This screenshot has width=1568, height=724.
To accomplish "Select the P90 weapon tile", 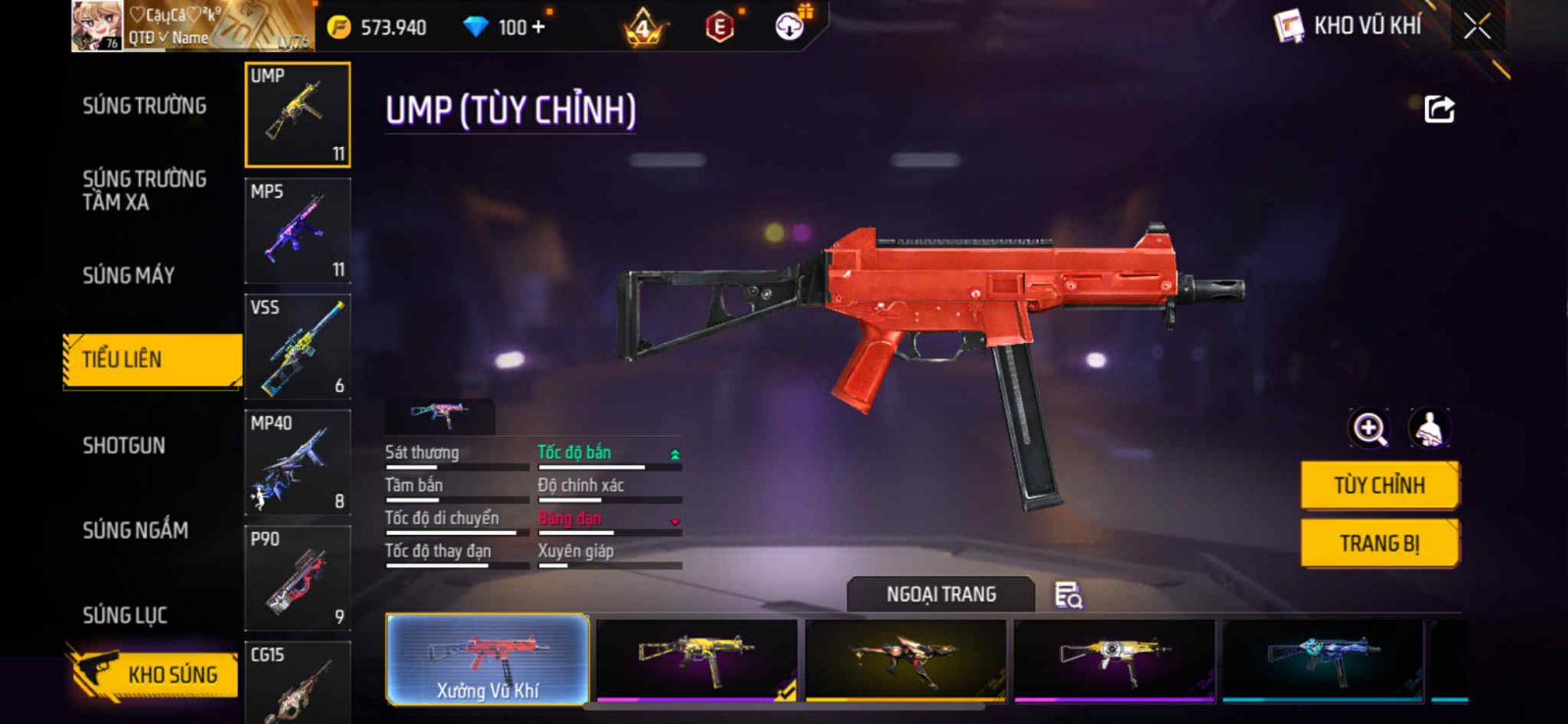I will (297, 577).
